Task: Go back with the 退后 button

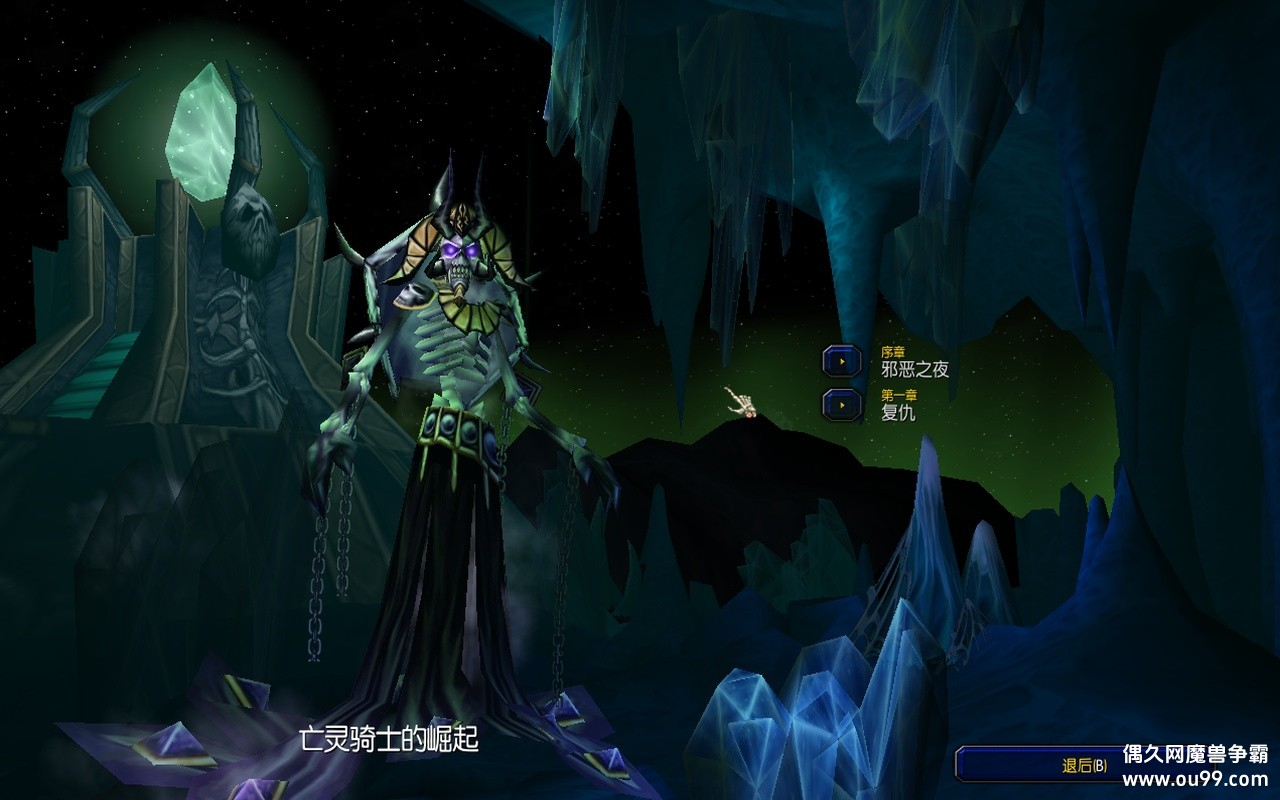Action: tap(1083, 765)
